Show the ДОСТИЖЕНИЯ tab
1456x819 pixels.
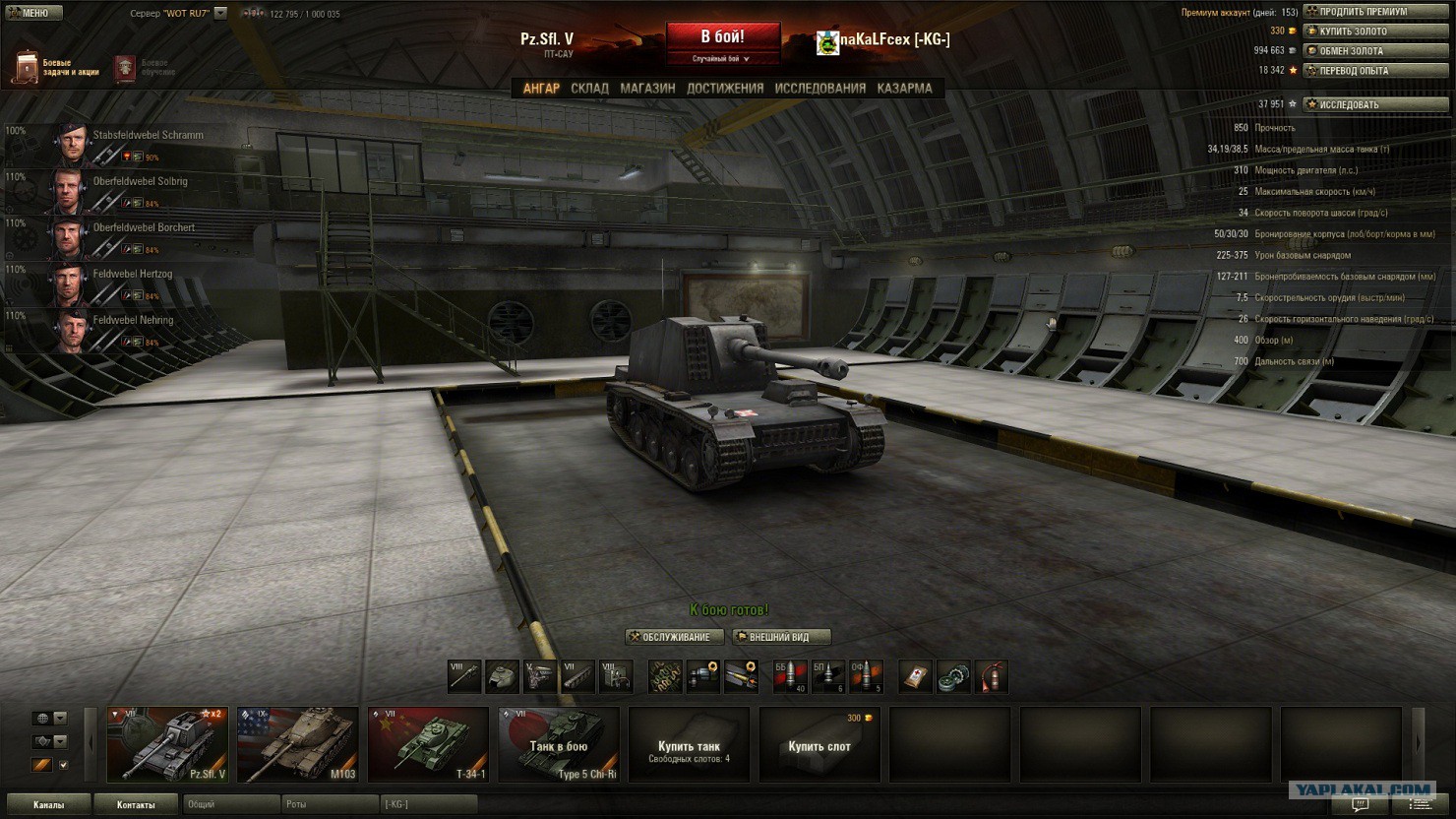pyautogui.click(x=725, y=89)
